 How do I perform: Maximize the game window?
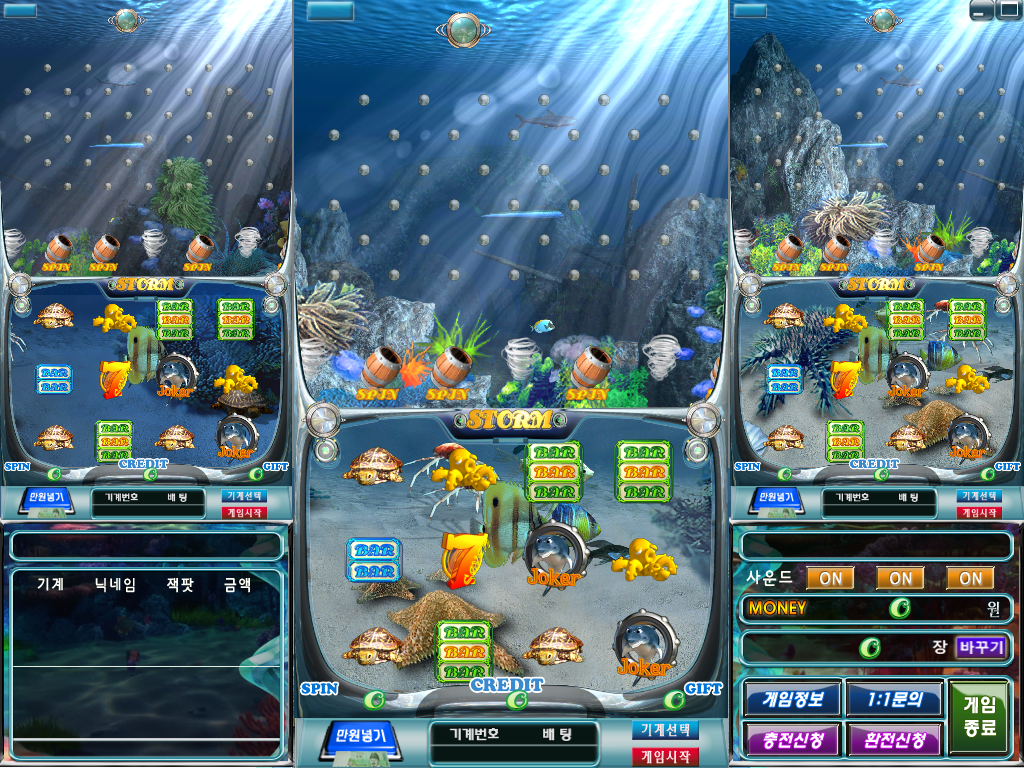[1008, 11]
